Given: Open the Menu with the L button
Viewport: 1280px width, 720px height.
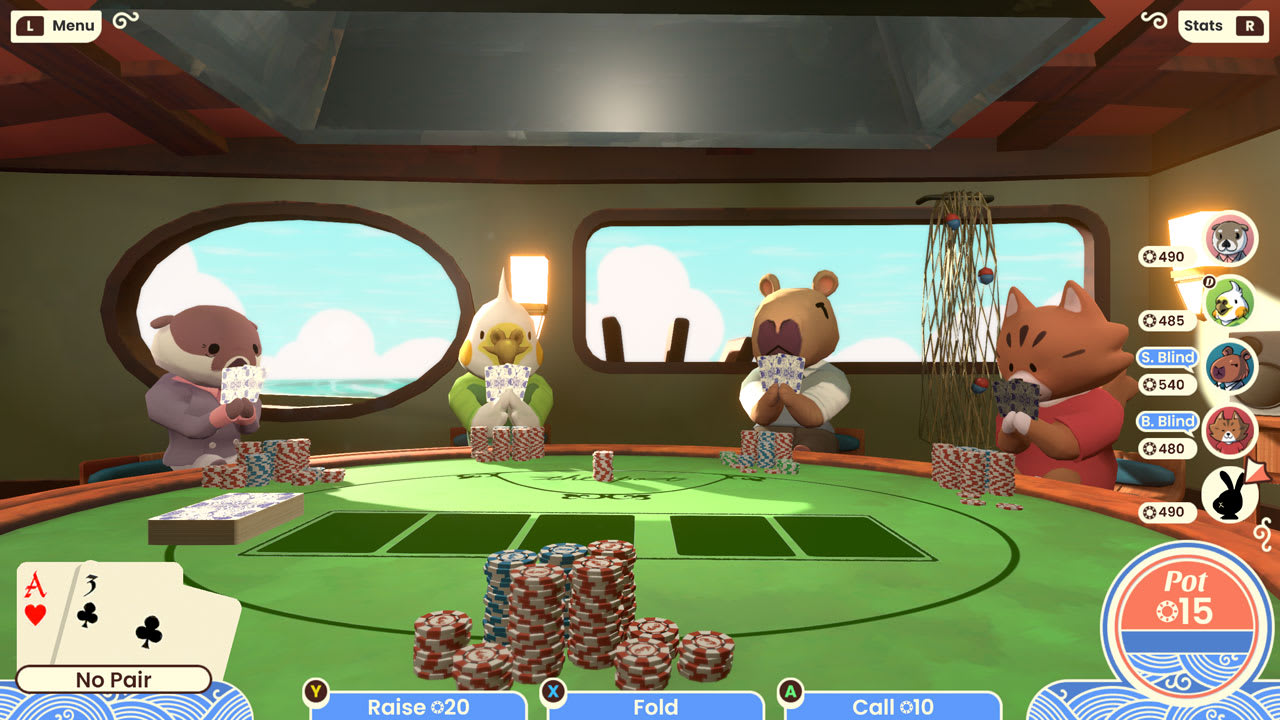Looking at the screenshot, I should pos(55,26).
